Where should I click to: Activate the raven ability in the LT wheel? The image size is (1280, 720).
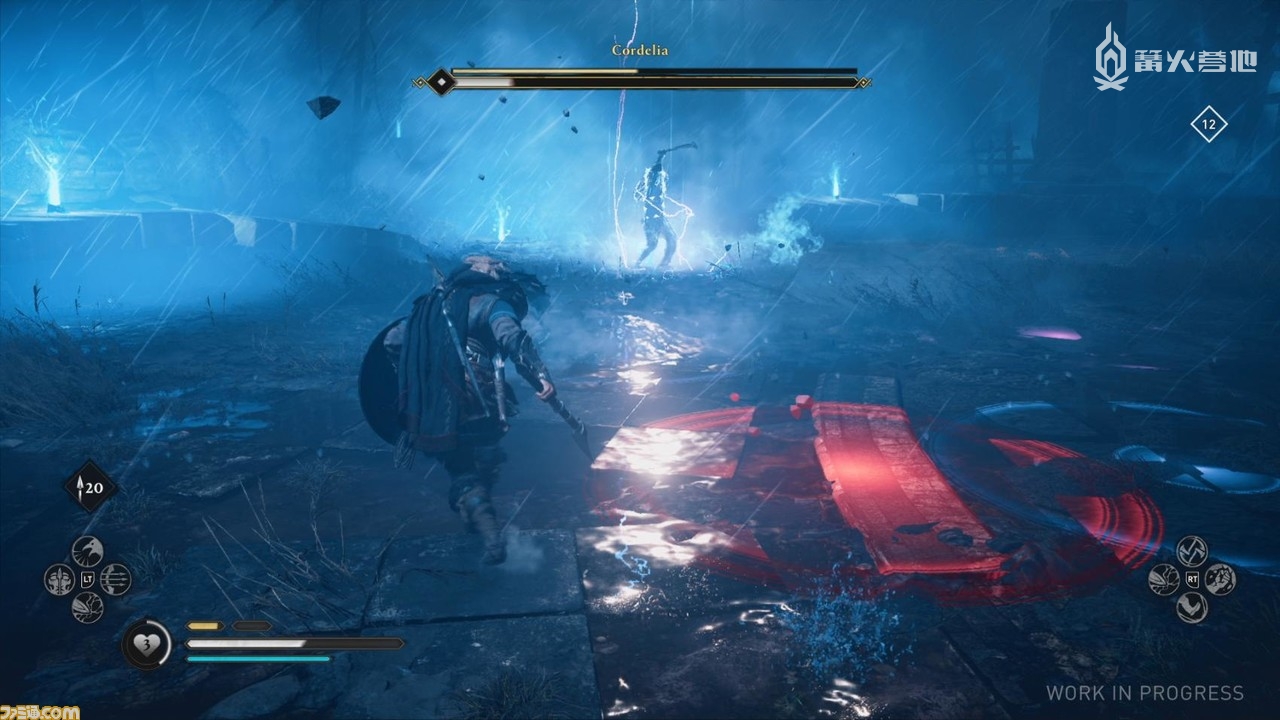click(87, 551)
